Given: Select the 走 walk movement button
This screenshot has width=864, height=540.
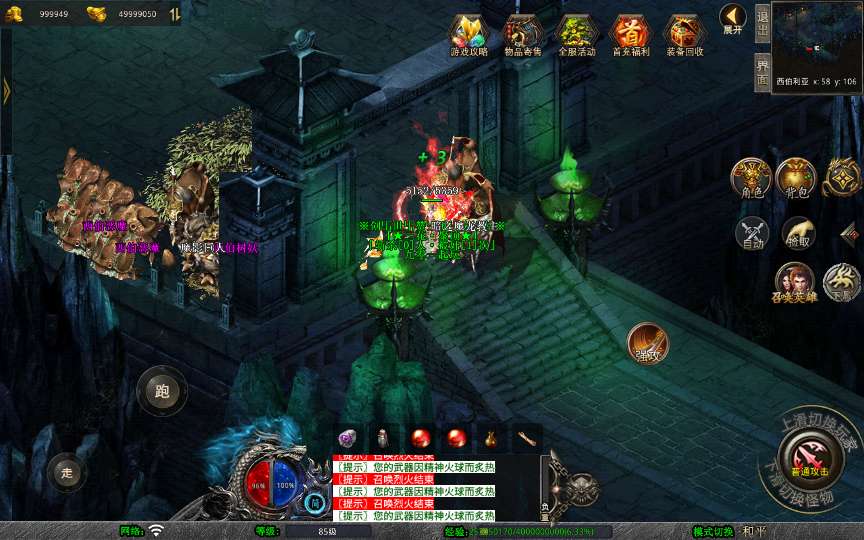Looking at the screenshot, I should (68, 472).
